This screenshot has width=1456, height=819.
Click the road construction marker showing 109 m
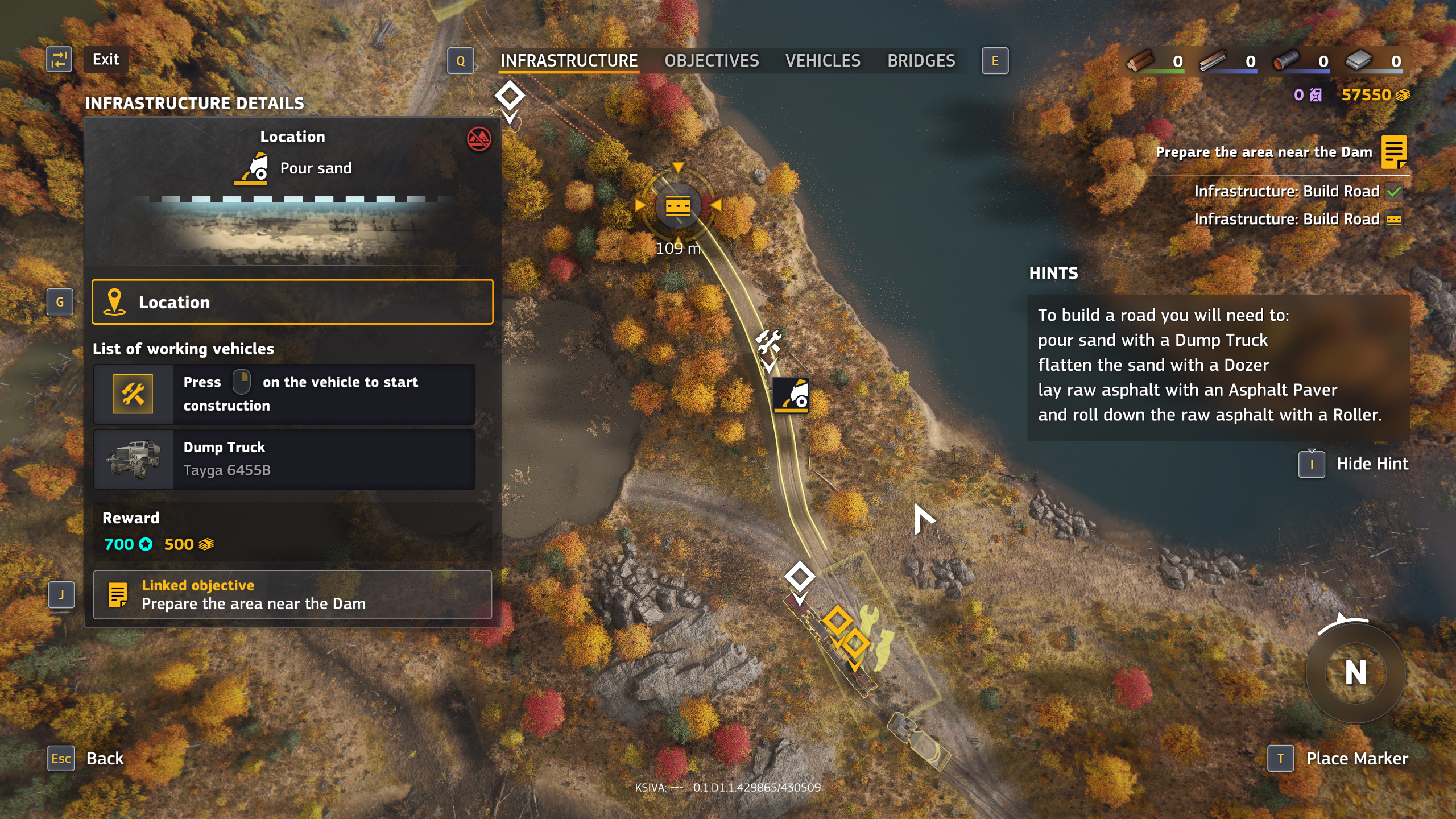(678, 206)
